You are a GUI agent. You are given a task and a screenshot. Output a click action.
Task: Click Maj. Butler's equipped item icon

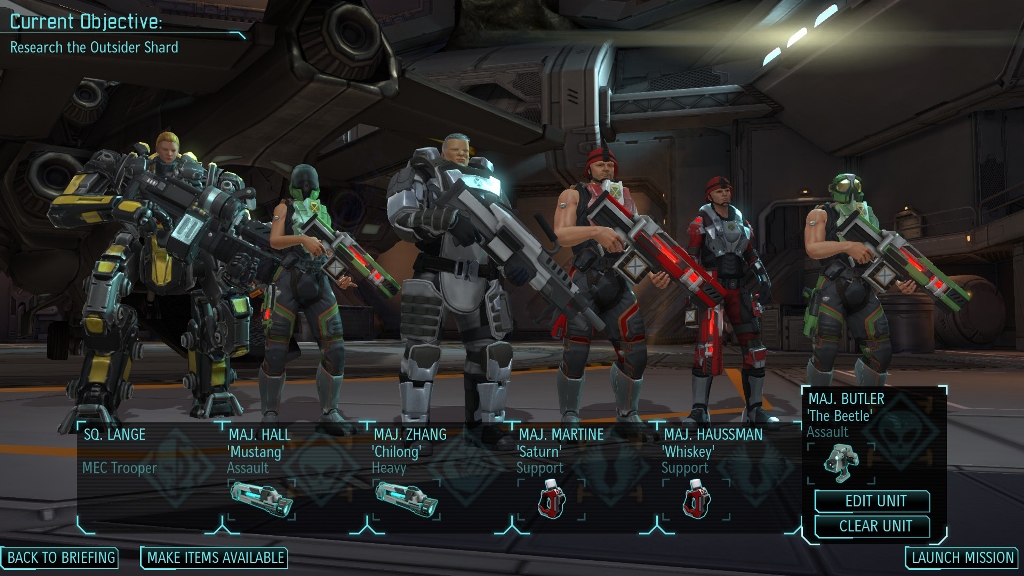pos(841,462)
